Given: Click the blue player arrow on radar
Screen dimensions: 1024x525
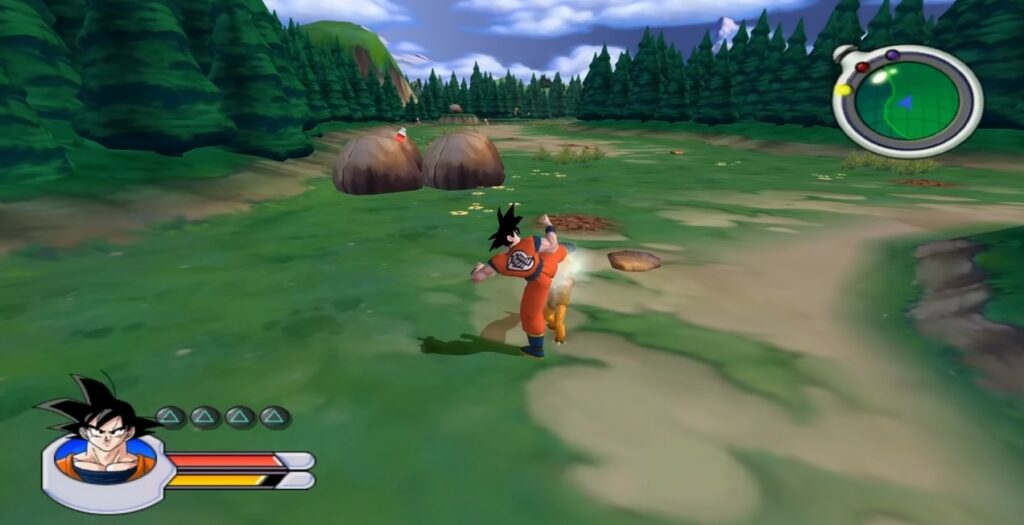Looking at the screenshot, I should pos(905,101).
